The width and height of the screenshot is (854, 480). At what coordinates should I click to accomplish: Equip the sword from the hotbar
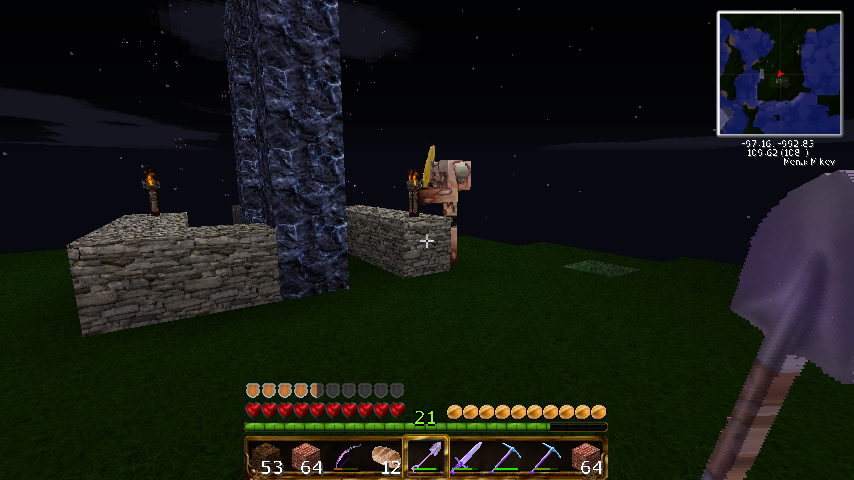(x=466, y=458)
